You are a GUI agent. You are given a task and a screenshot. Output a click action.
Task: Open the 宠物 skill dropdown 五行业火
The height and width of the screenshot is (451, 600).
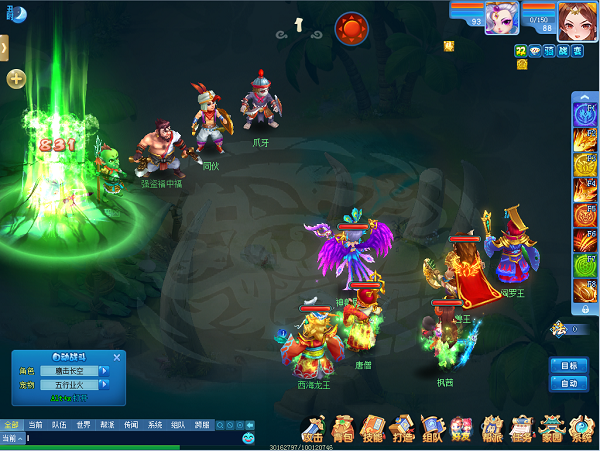coord(104,385)
